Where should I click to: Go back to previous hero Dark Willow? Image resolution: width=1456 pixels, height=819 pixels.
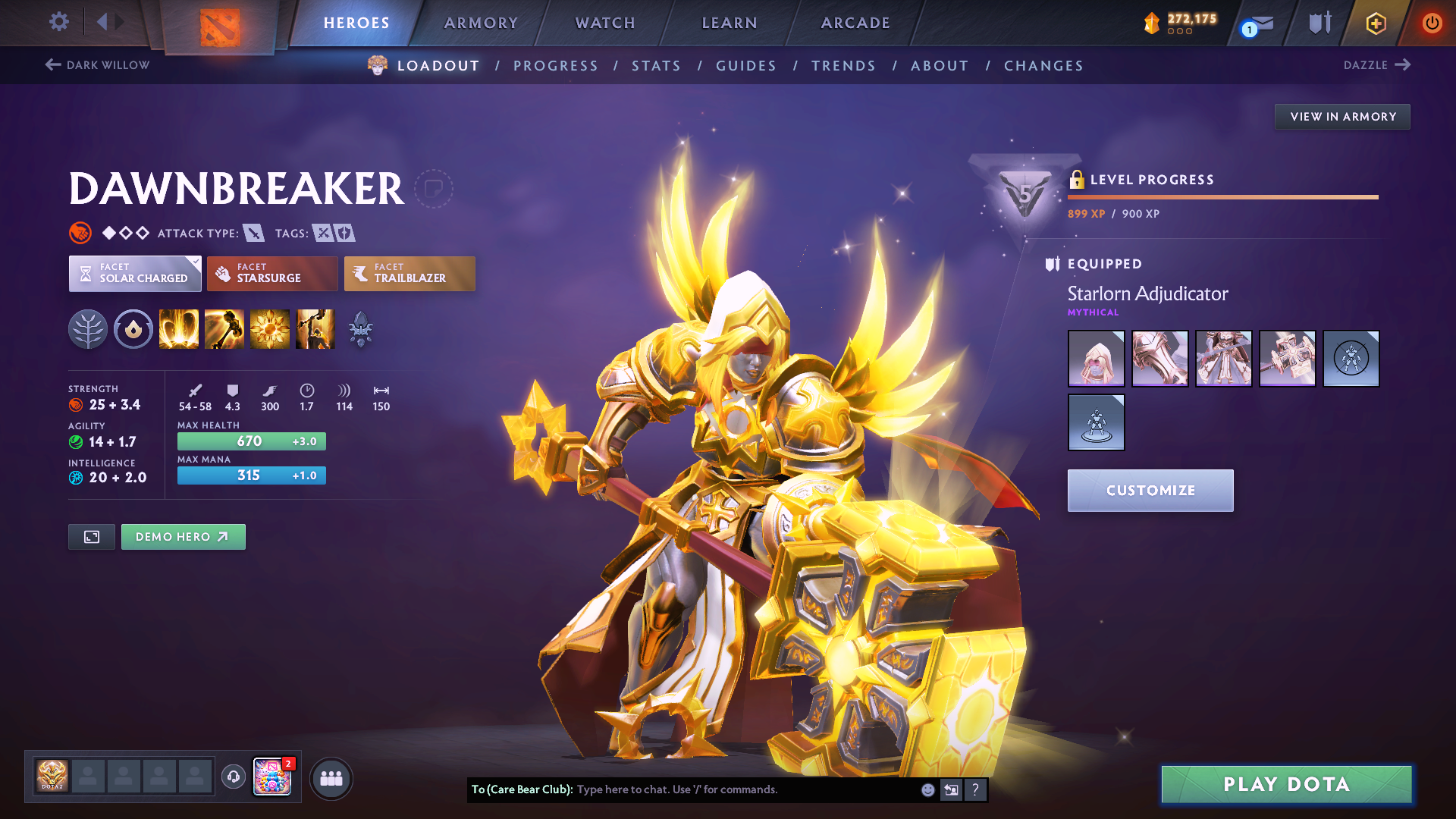click(97, 65)
